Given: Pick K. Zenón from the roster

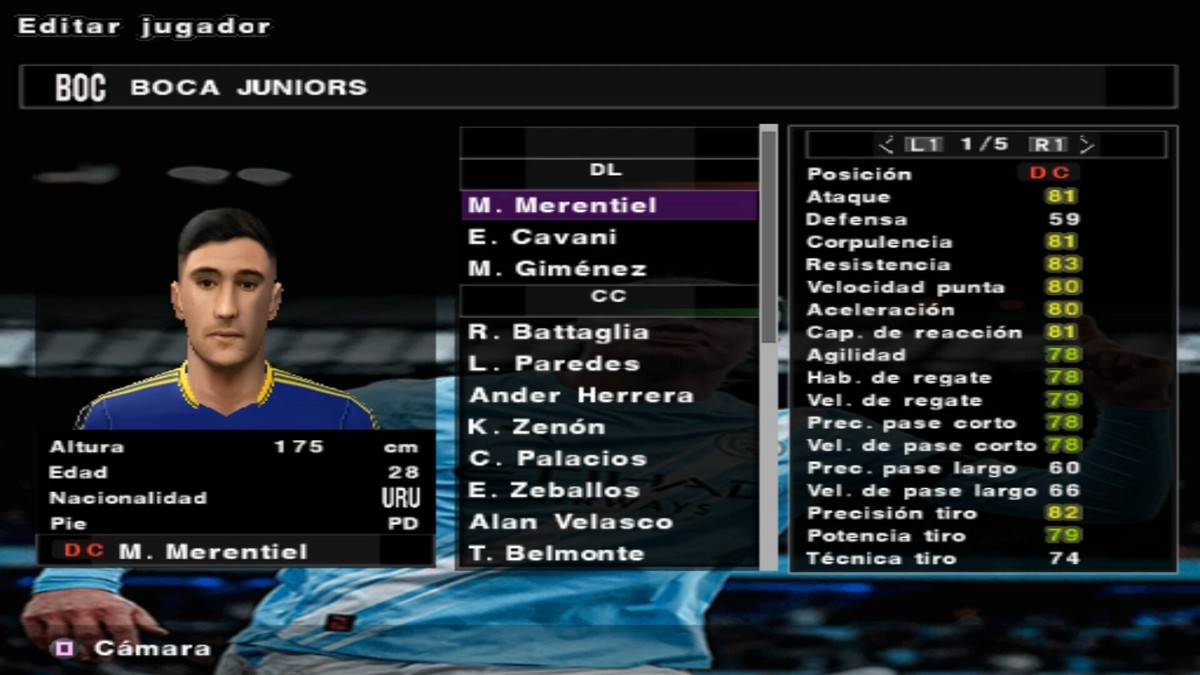Looking at the screenshot, I should click(x=608, y=427).
